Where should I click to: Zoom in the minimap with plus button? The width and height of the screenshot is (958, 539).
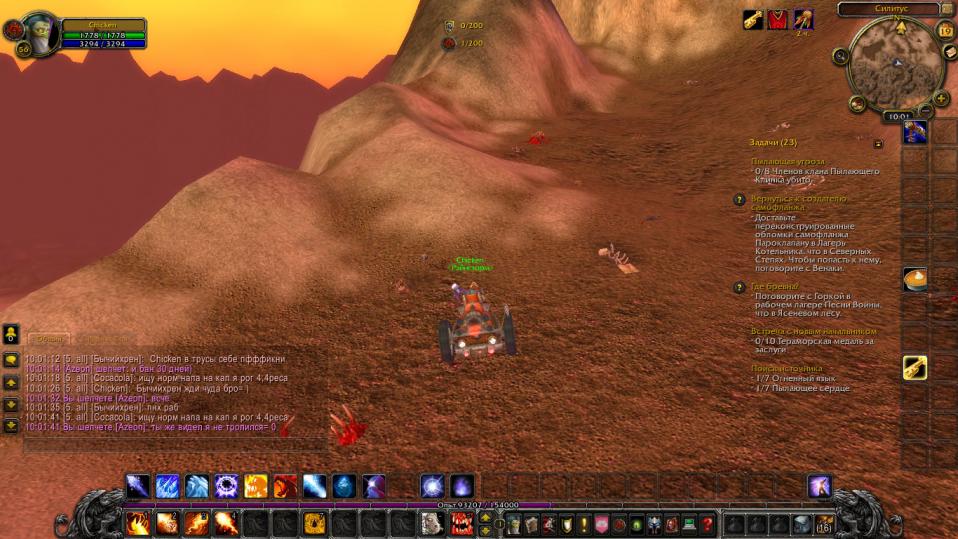941,98
